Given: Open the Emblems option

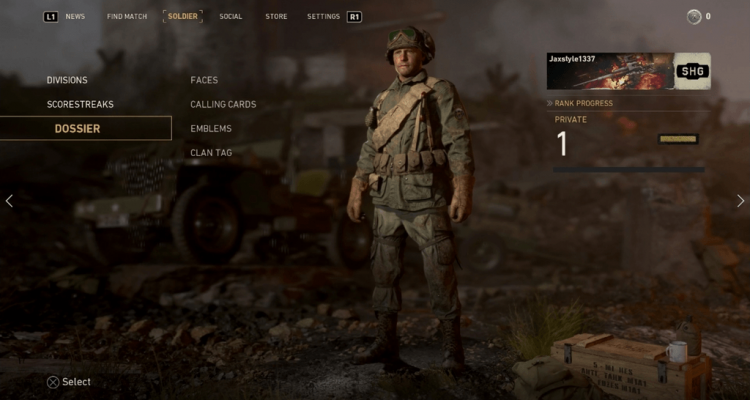Looking at the screenshot, I should tap(211, 129).
